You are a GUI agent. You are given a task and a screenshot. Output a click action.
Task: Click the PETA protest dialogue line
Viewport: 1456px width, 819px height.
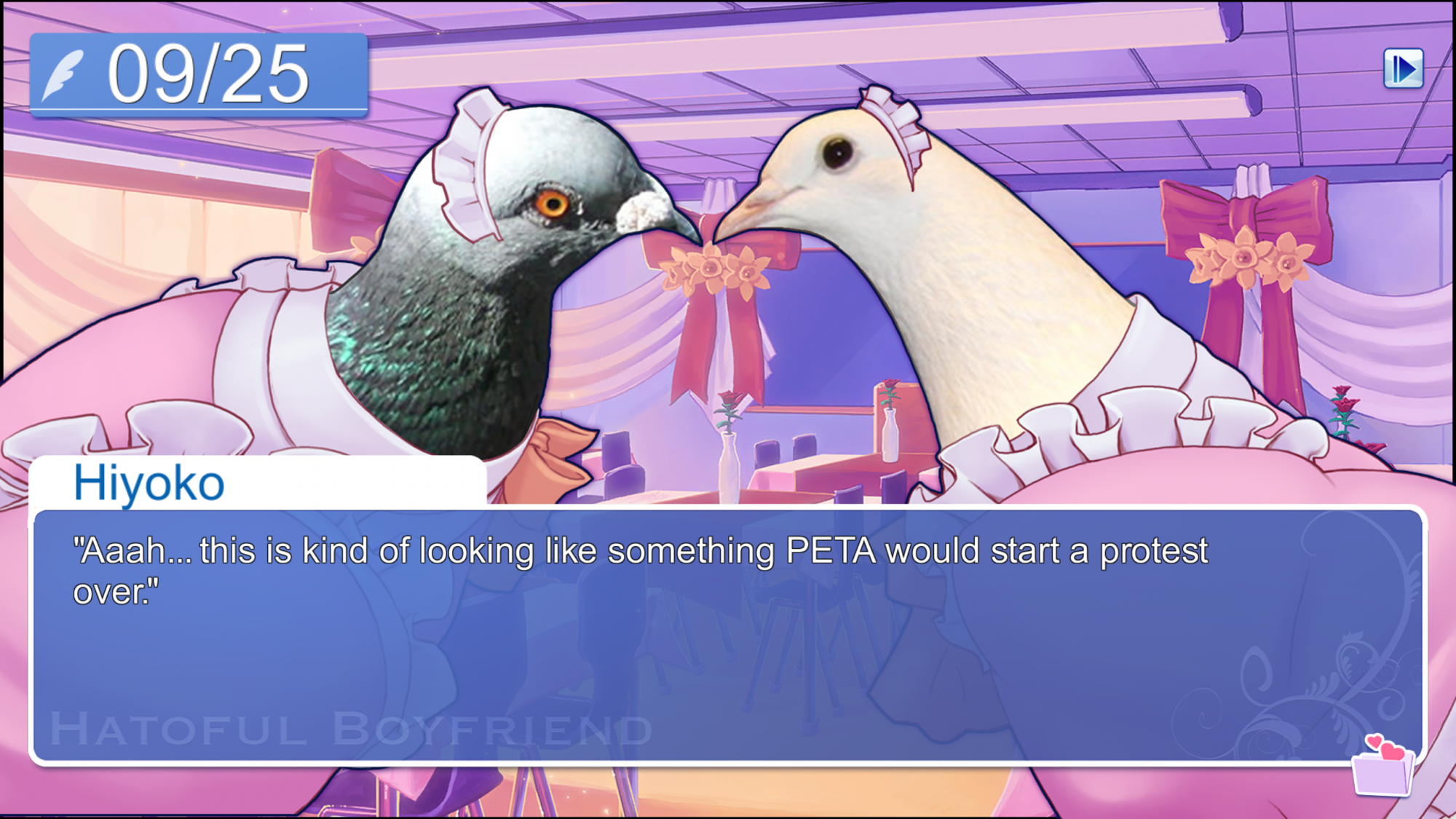pos(641,553)
